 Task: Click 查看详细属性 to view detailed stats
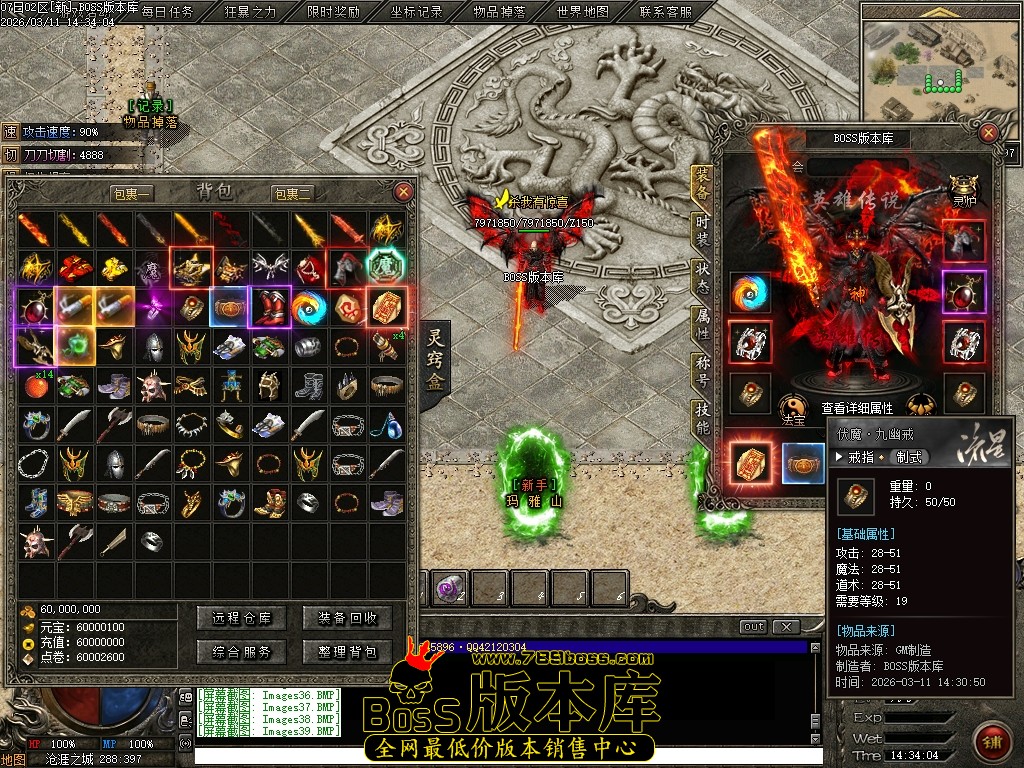click(x=857, y=409)
